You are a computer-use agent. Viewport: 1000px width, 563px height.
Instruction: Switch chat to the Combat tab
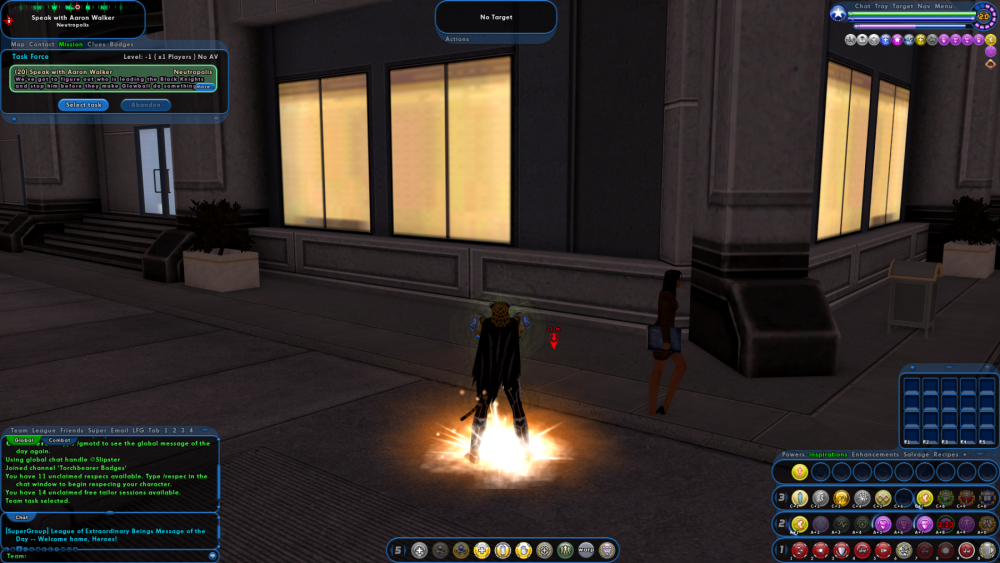pos(57,440)
